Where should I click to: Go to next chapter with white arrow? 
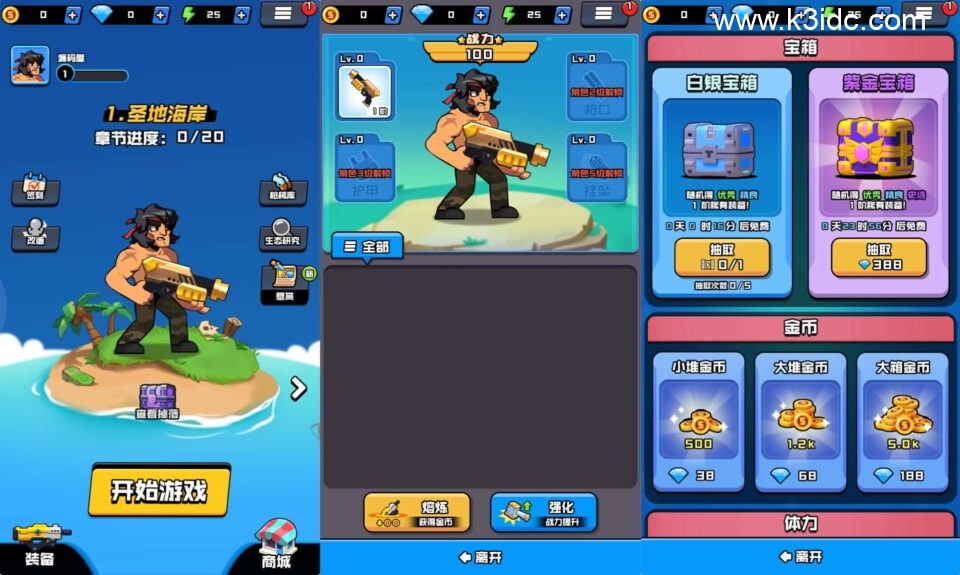tap(298, 388)
